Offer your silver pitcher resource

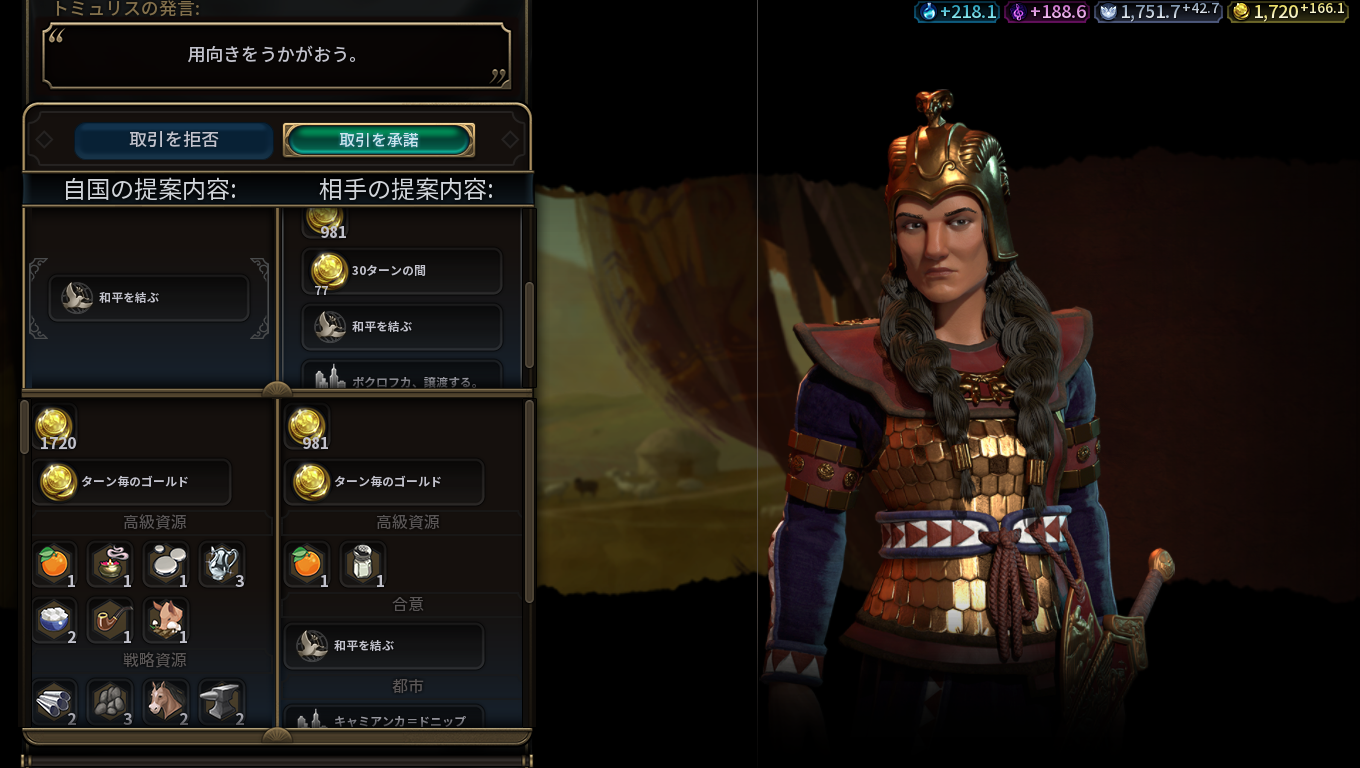[221, 564]
